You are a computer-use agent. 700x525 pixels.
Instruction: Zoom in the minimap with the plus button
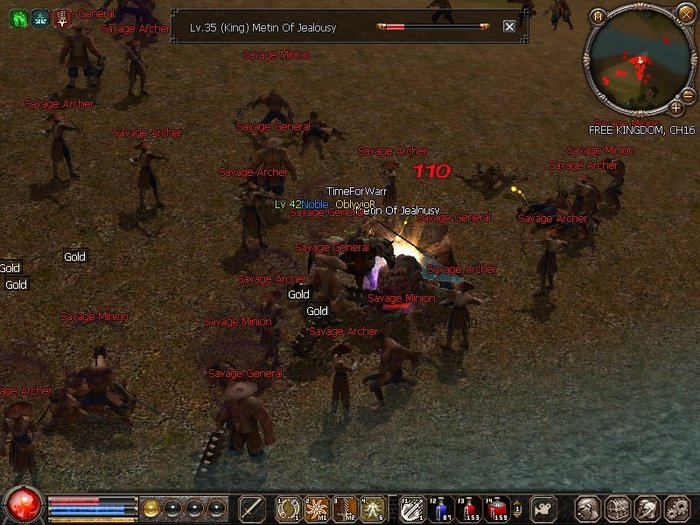pyautogui.click(x=675, y=106)
